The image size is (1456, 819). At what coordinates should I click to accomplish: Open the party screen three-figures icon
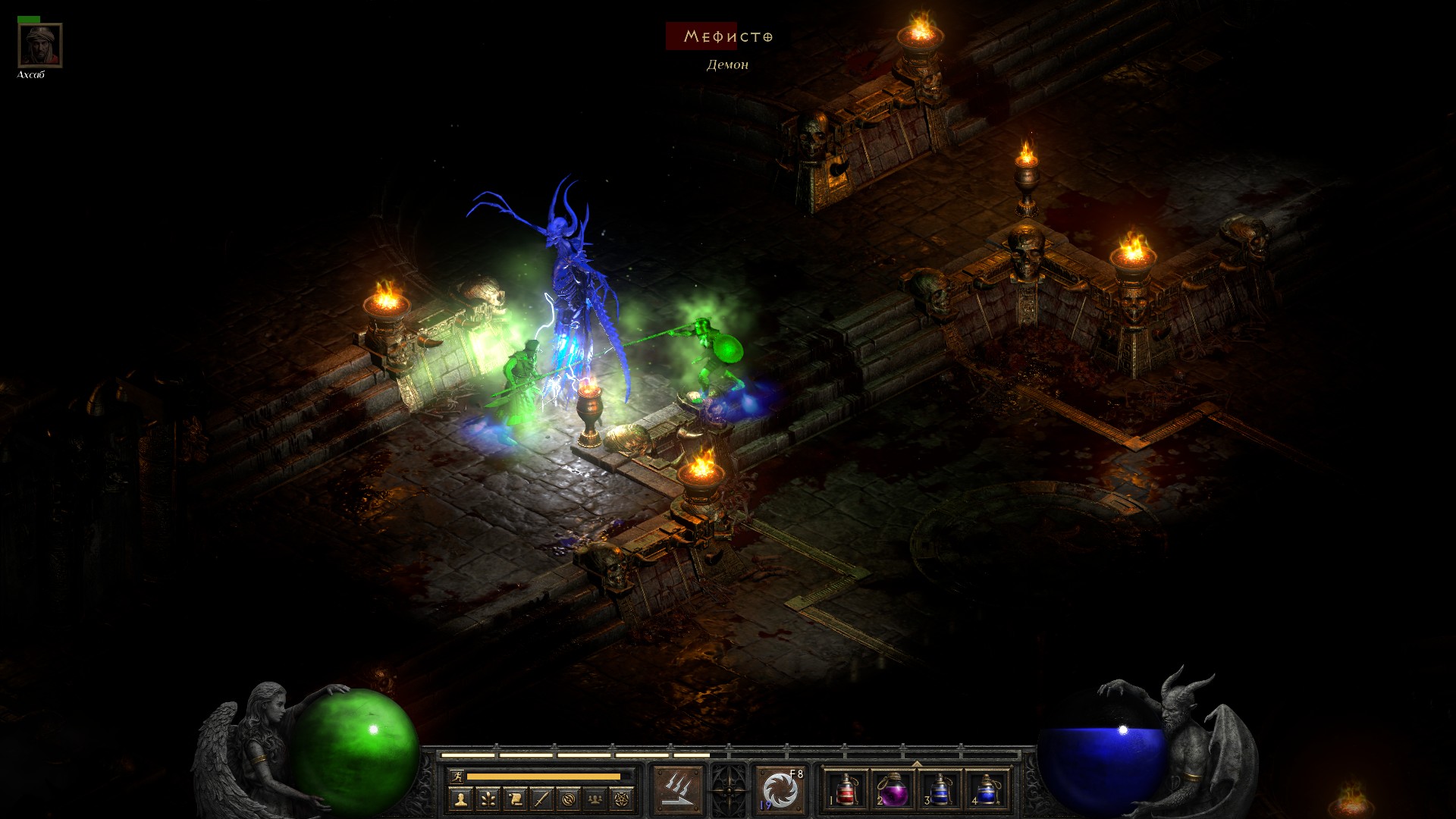595,799
